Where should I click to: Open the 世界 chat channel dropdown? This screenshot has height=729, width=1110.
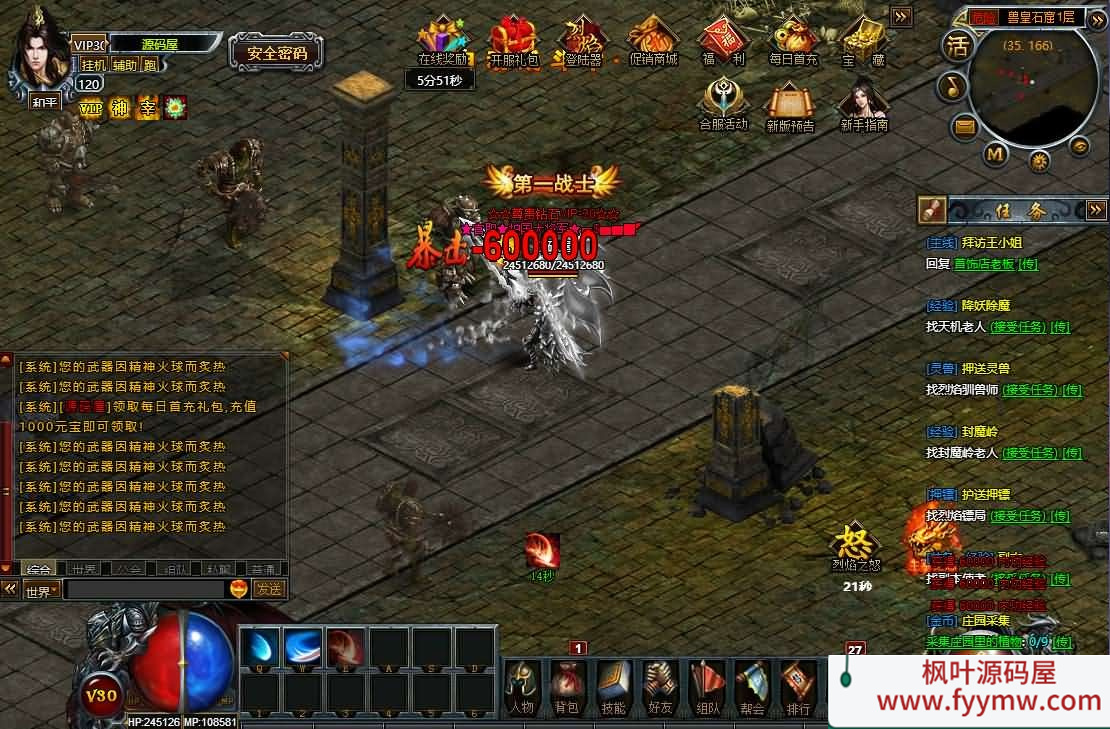coord(42,590)
